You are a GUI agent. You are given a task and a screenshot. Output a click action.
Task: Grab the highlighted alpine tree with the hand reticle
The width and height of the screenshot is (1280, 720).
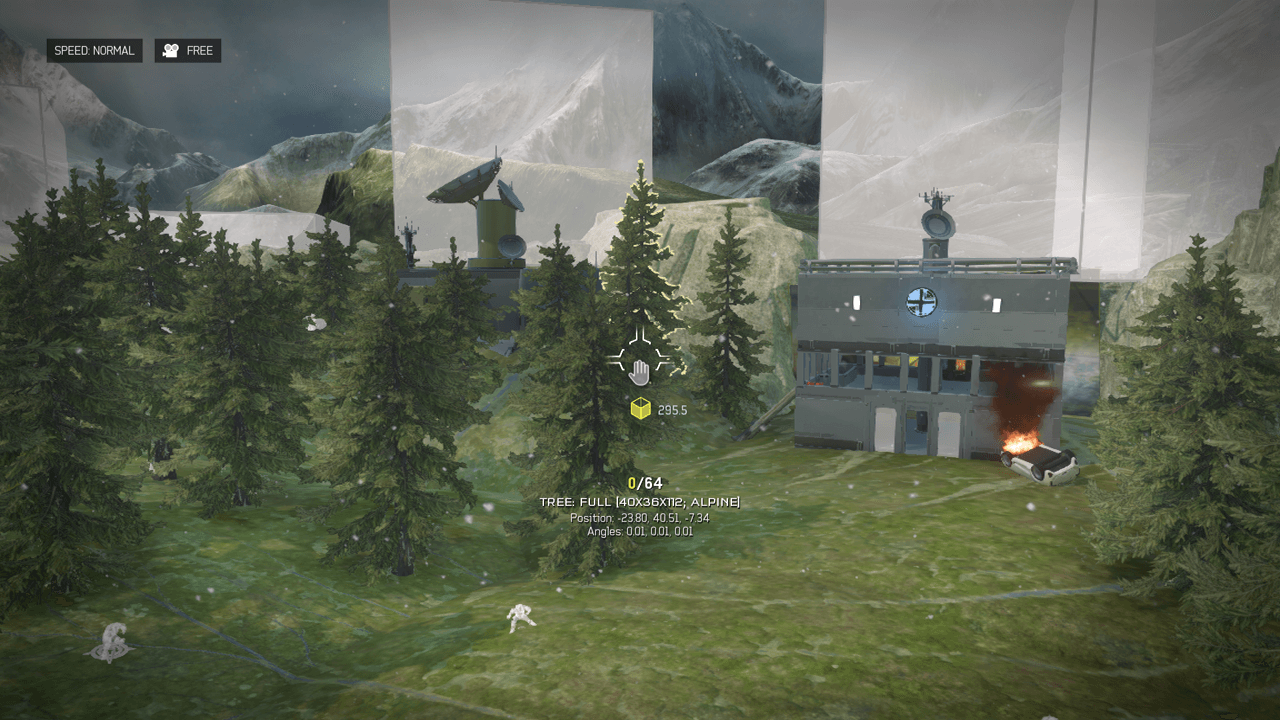640,372
